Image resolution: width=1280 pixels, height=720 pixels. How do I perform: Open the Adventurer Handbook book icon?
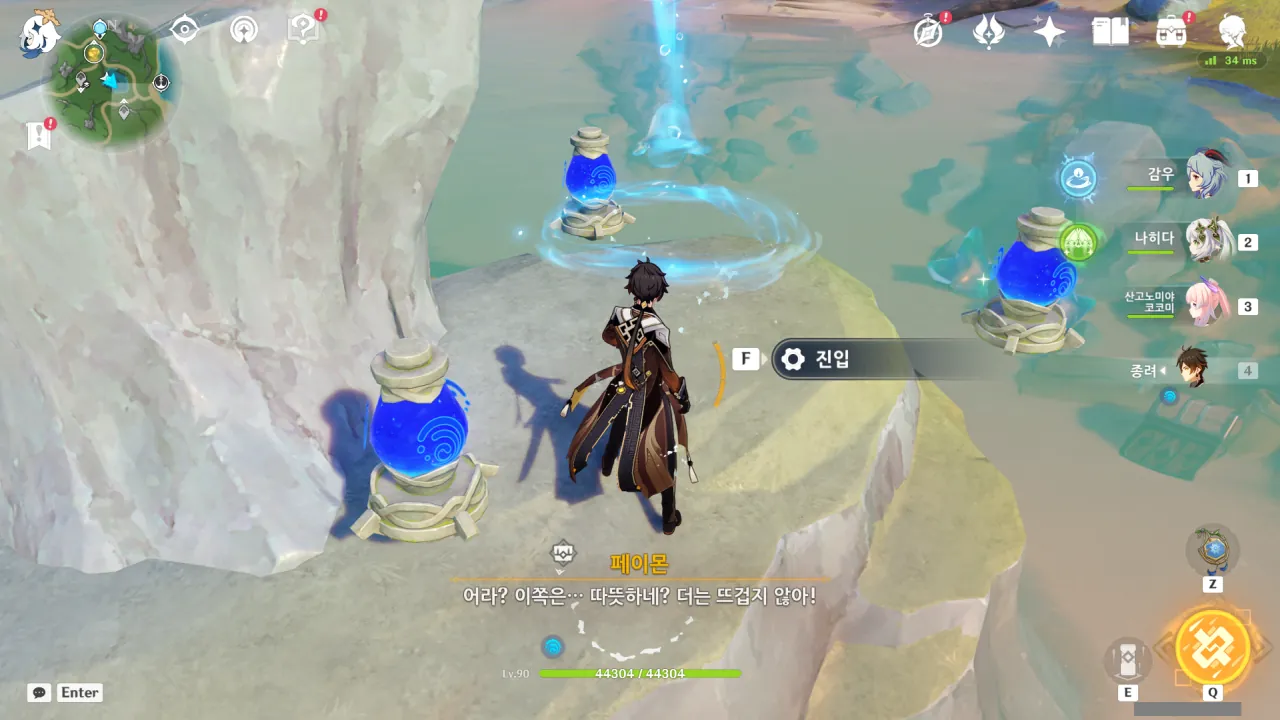click(x=1110, y=32)
